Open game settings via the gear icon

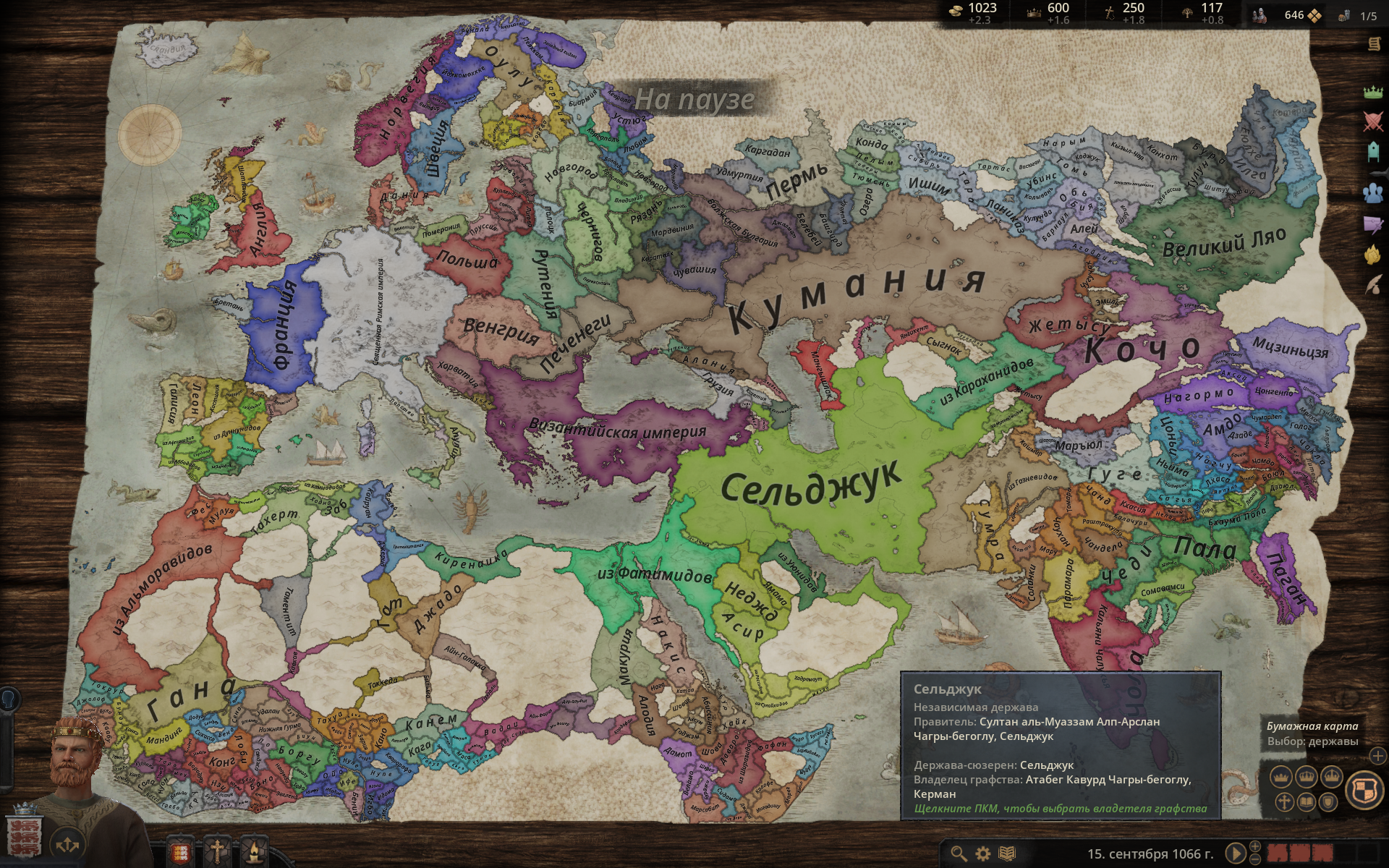(982, 854)
